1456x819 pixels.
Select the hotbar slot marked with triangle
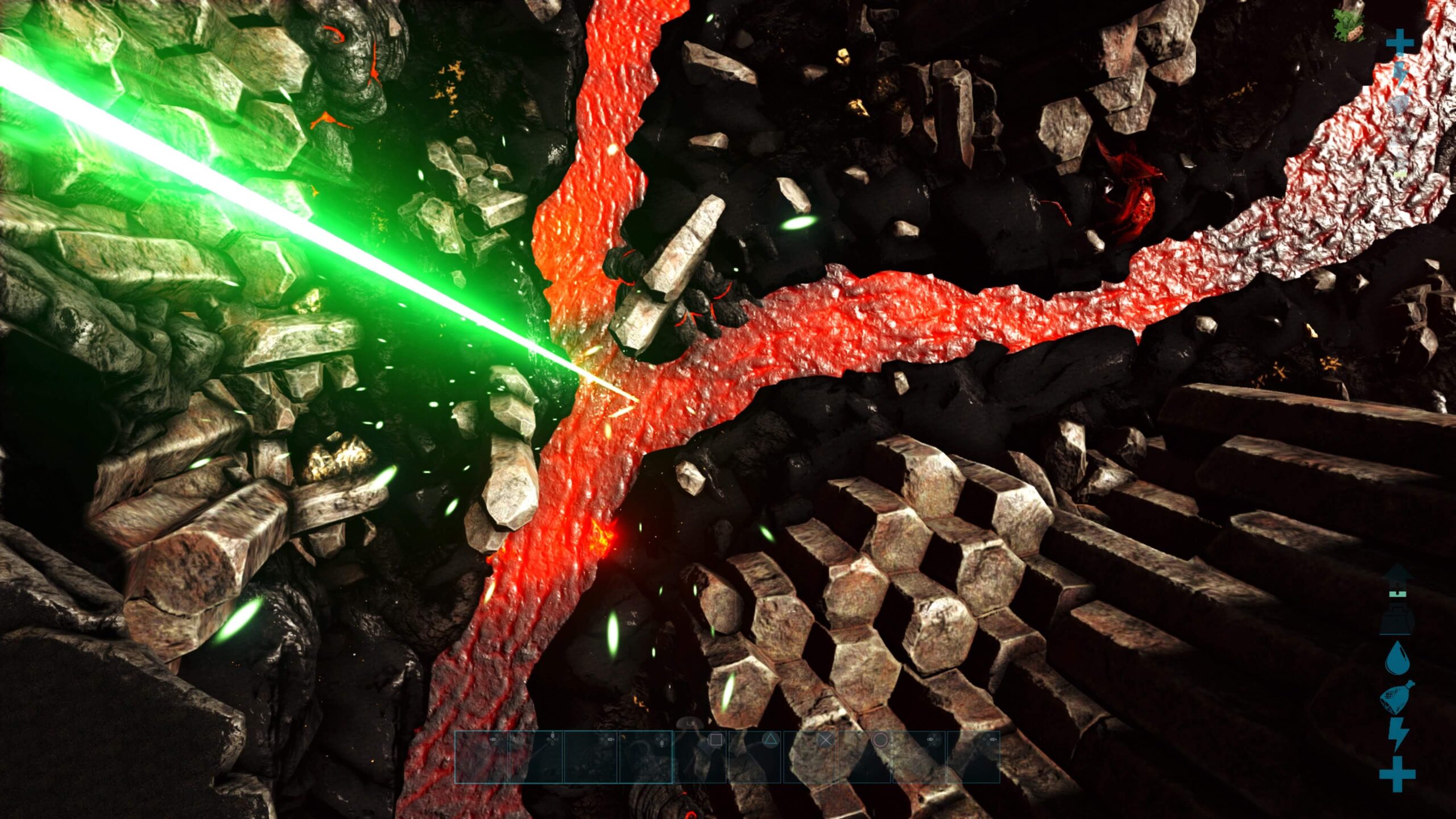click(755, 756)
